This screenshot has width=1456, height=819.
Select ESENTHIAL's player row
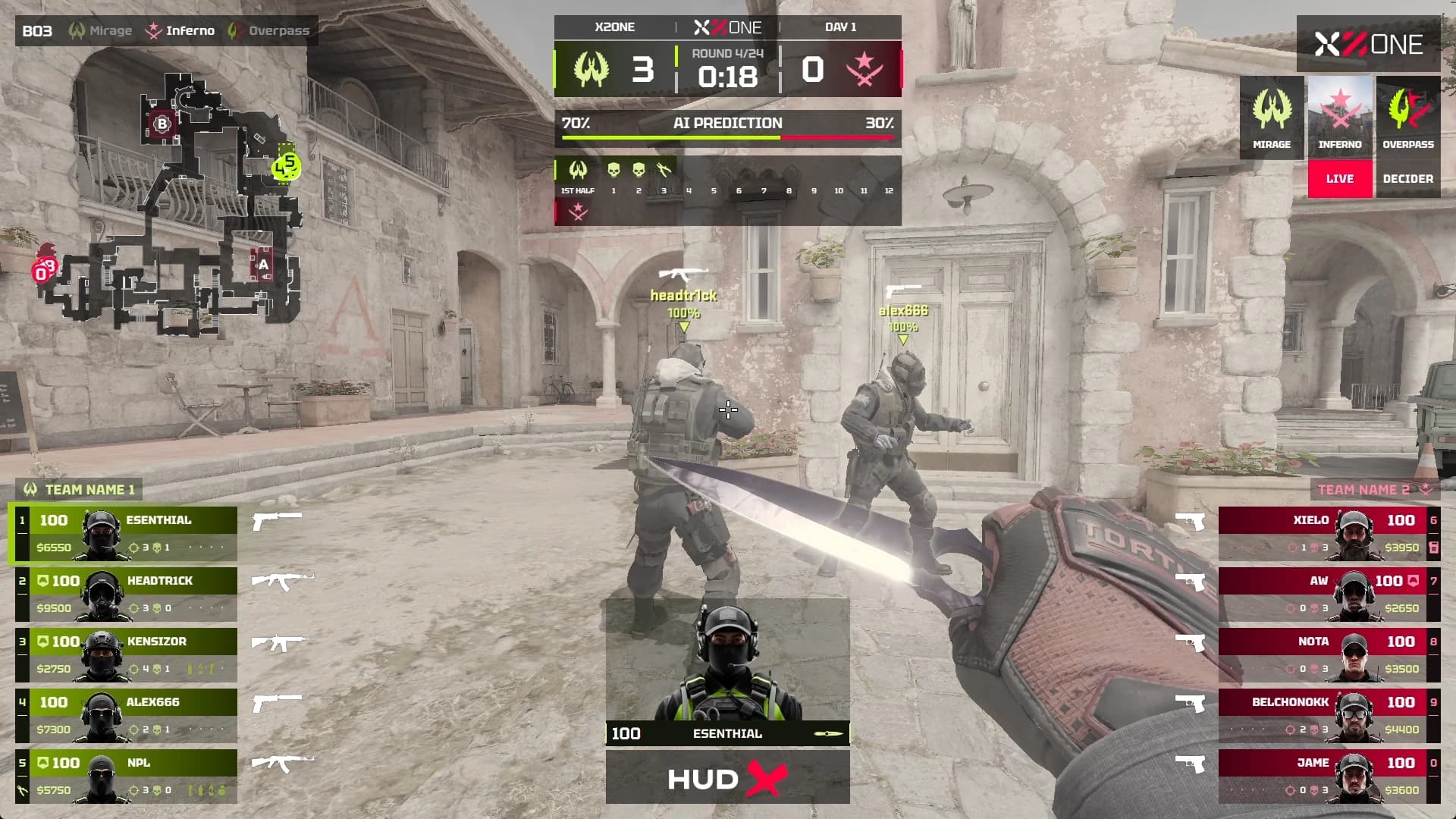click(126, 534)
